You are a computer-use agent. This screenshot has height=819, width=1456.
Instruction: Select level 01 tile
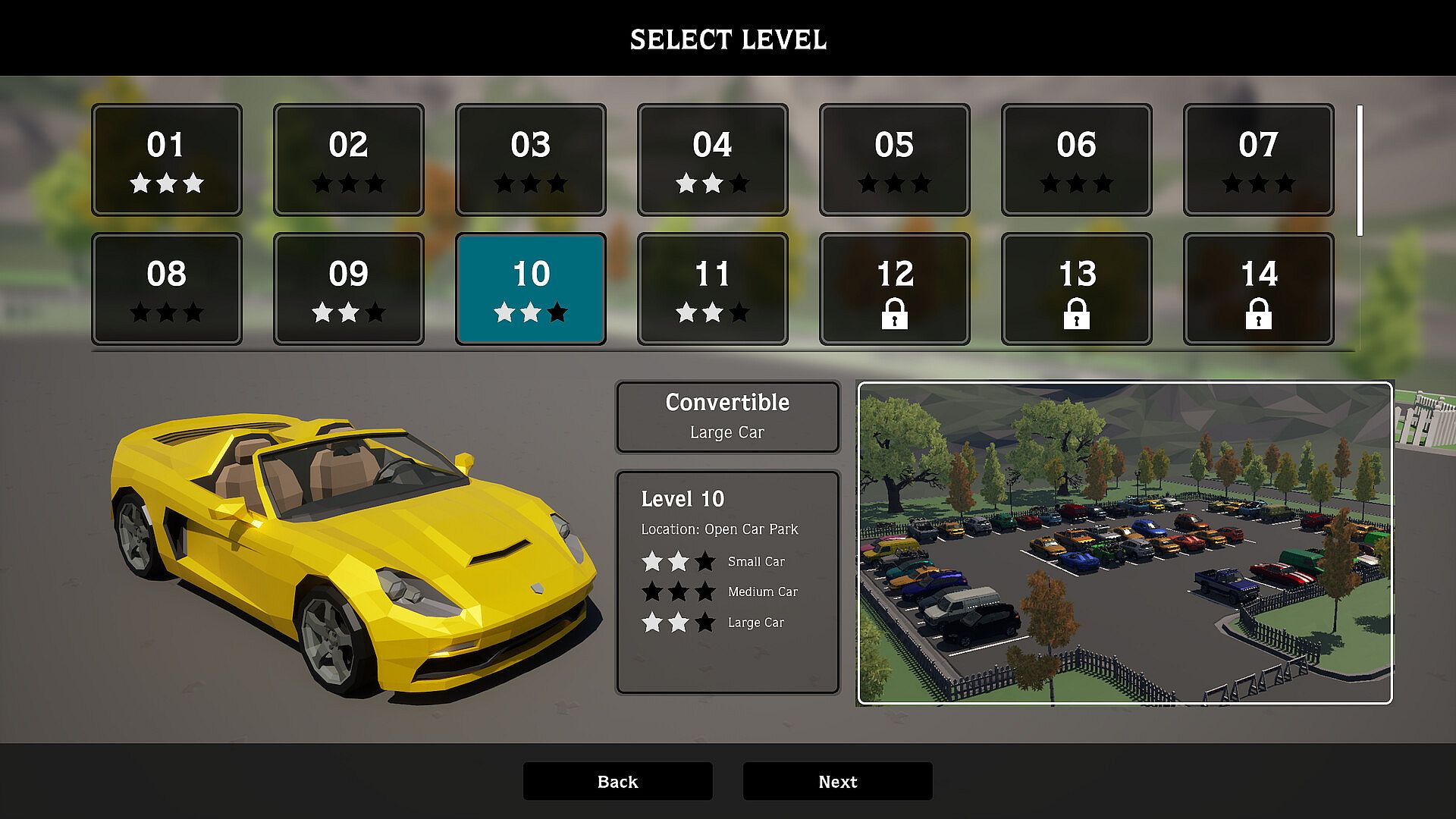[x=167, y=160]
